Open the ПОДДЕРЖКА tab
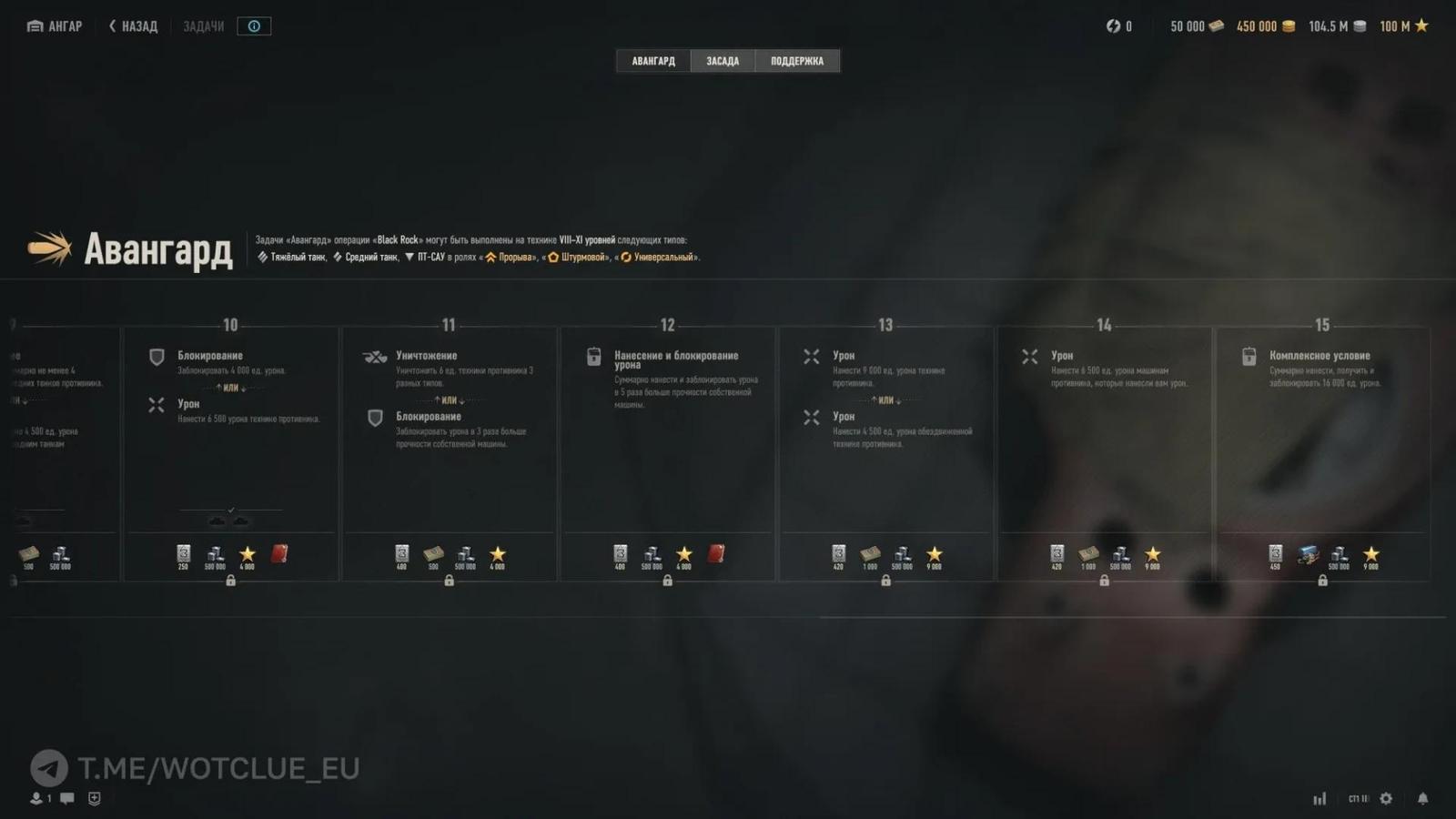1456x819 pixels. pos(796,60)
